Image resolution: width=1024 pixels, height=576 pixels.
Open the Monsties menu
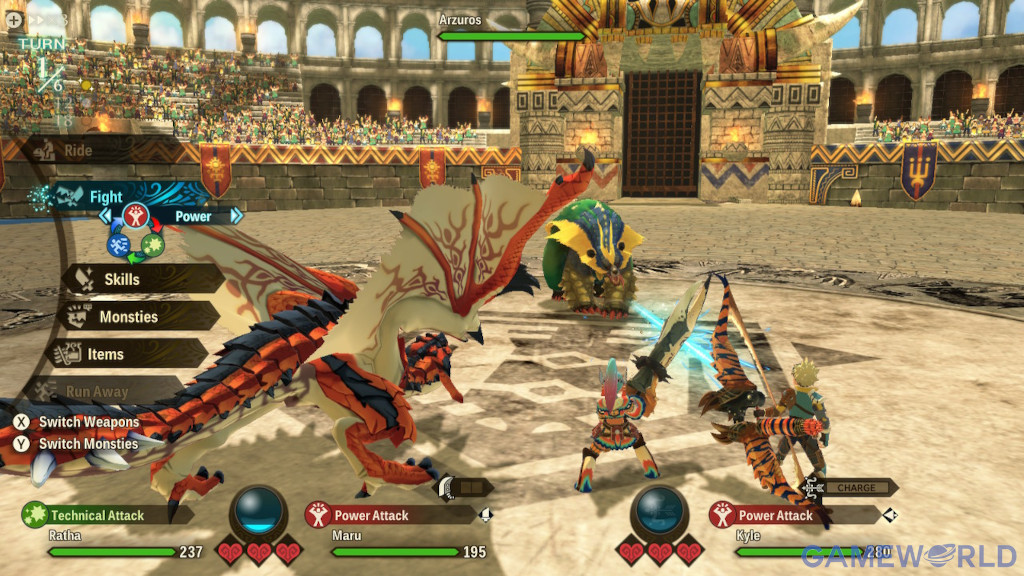pos(128,317)
